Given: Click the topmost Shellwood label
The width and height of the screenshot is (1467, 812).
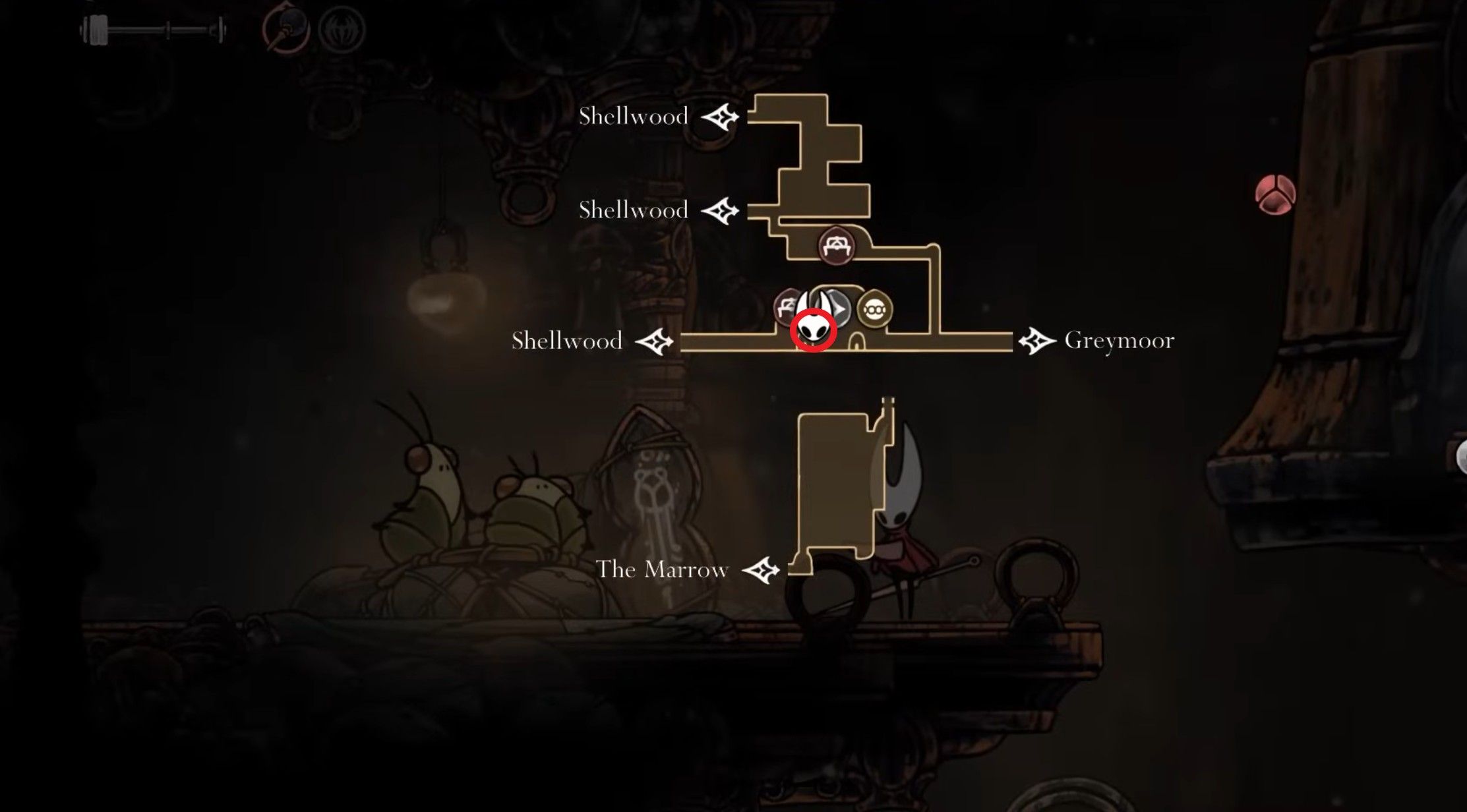Looking at the screenshot, I should pyautogui.click(x=634, y=116).
